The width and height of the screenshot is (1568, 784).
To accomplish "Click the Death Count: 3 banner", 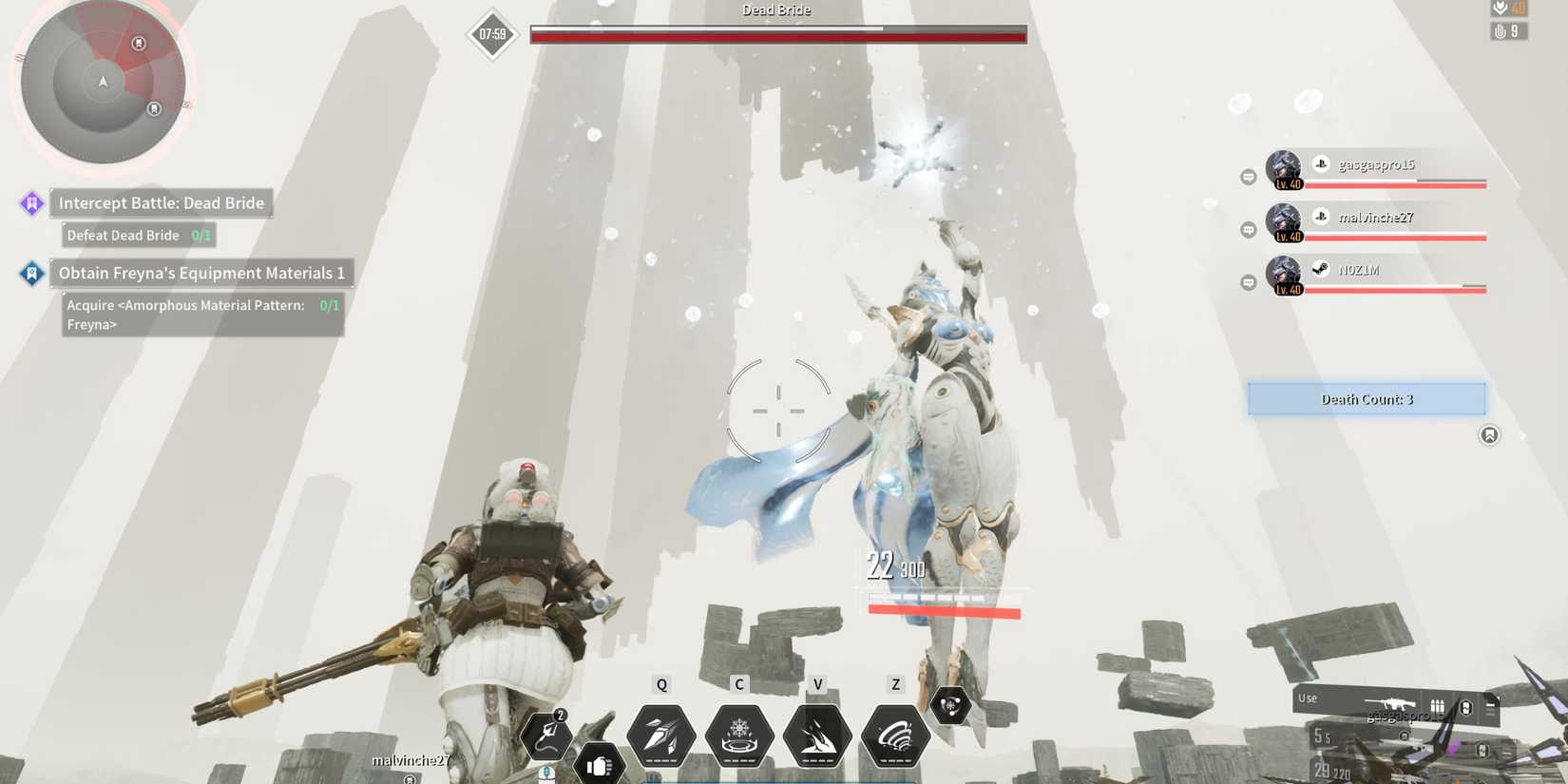I will 1366,398.
